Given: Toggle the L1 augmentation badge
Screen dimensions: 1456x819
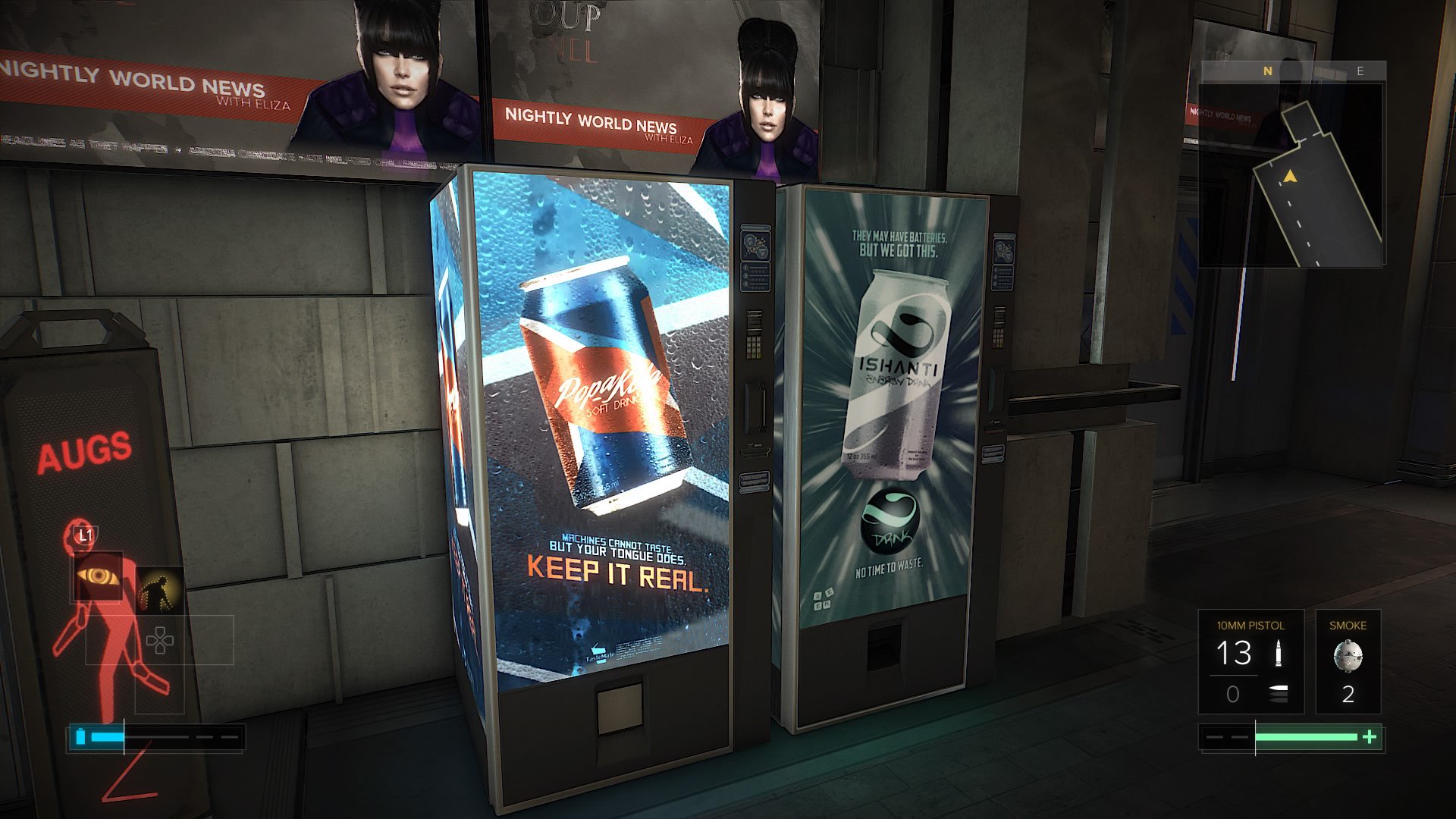Looking at the screenshot, I should tap(86, 534).
